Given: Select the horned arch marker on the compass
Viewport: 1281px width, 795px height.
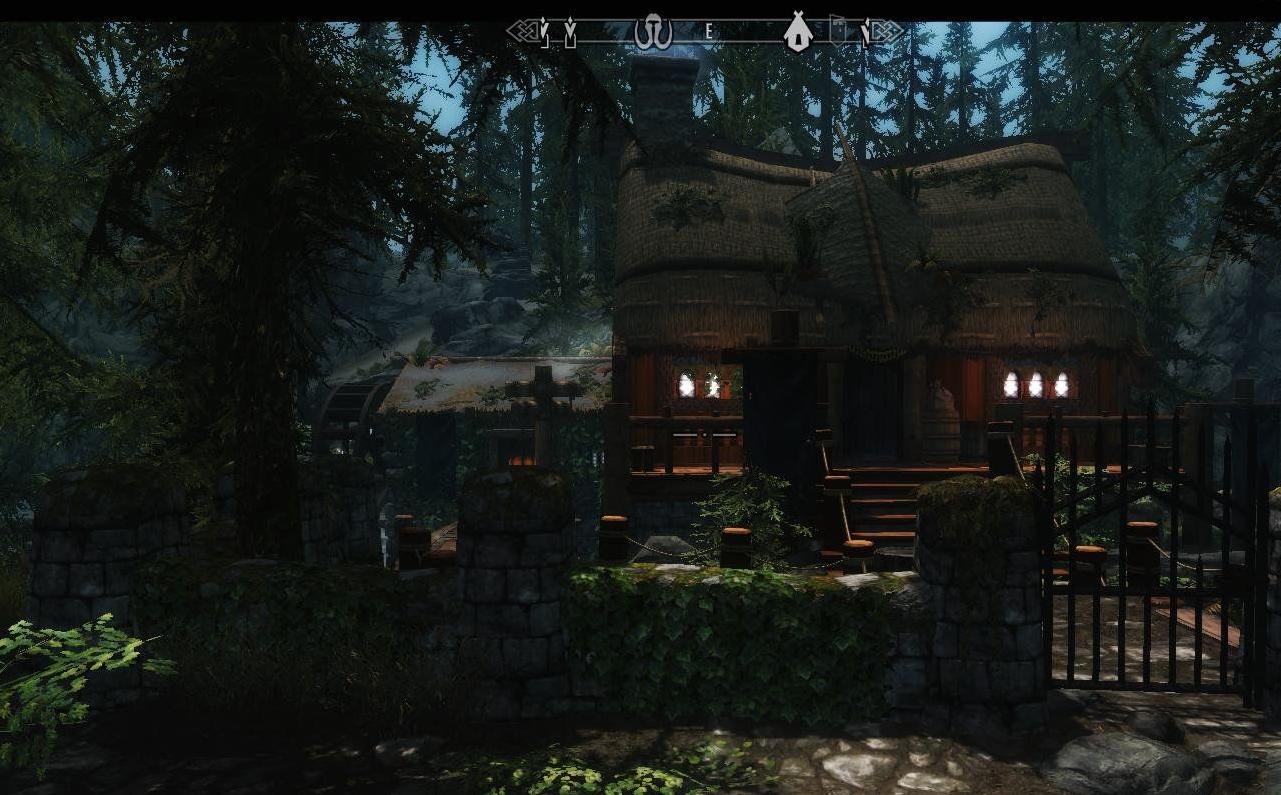Looking at the screenshot, I should [653, 32].
